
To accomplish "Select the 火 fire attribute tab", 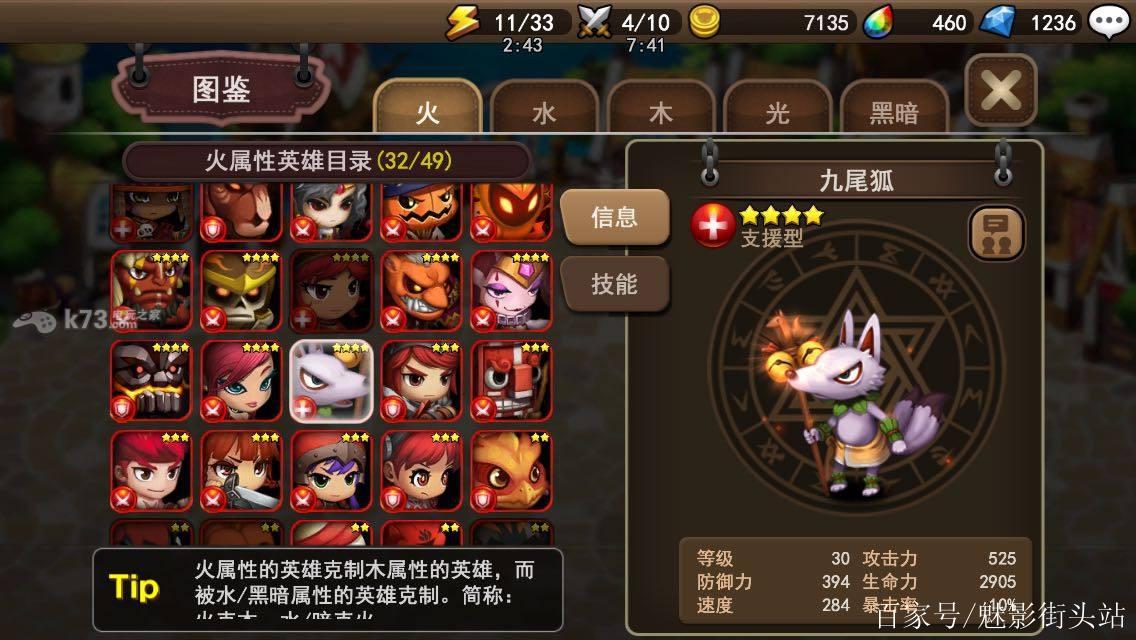I will pyautogui.click(x=428, y=112).
